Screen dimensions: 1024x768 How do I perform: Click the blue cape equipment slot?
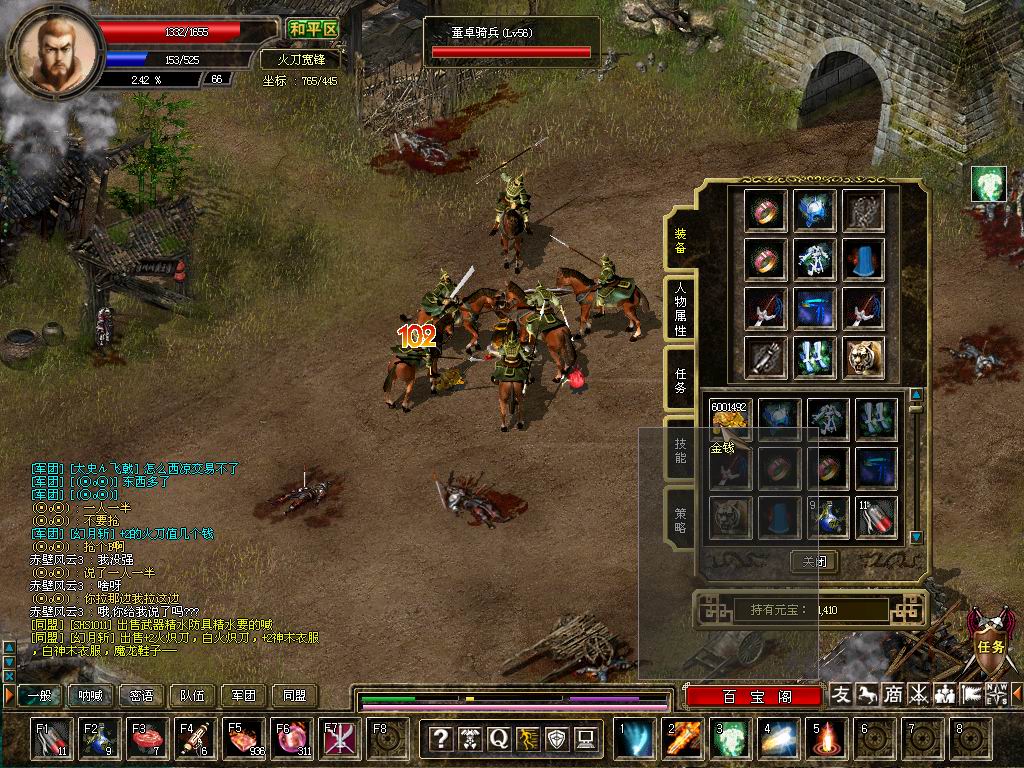pos(863,259)
